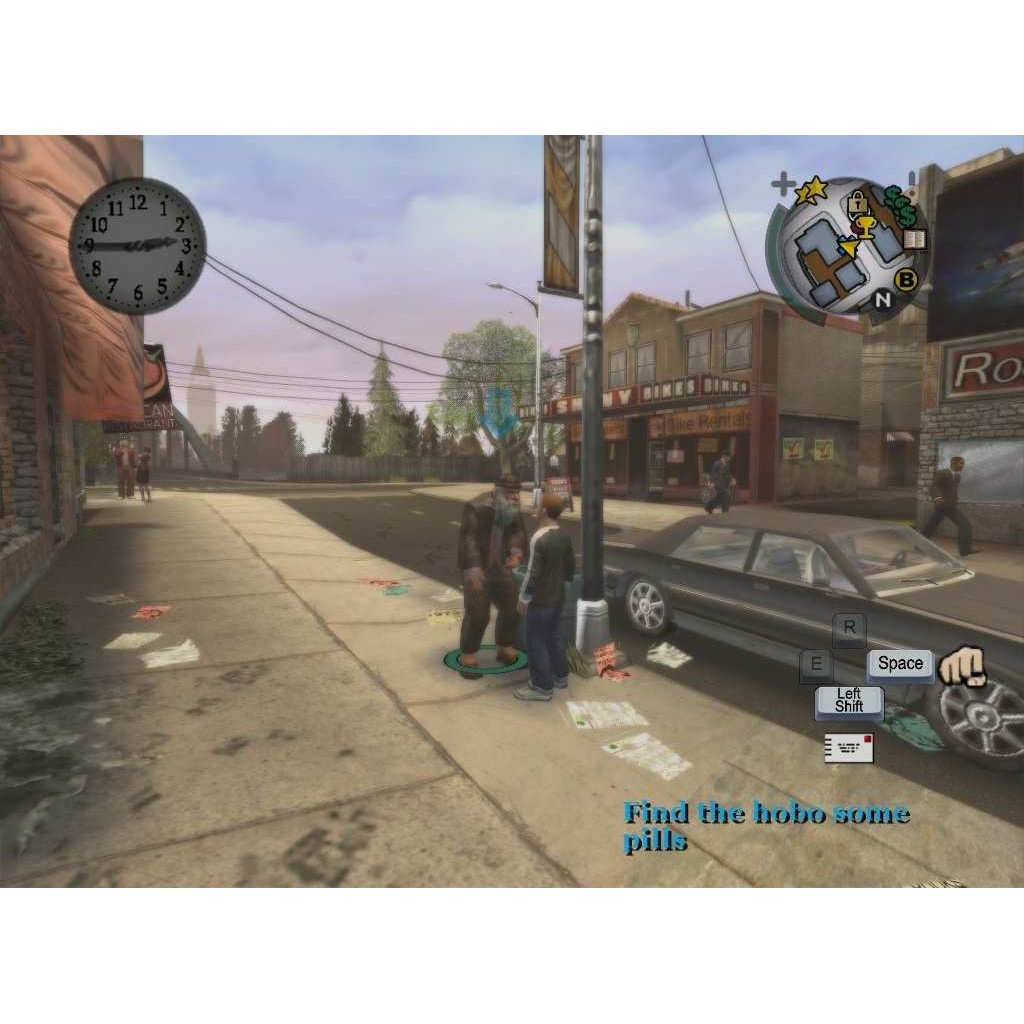Click the yellow B marker on the minimap

[907, 280]
